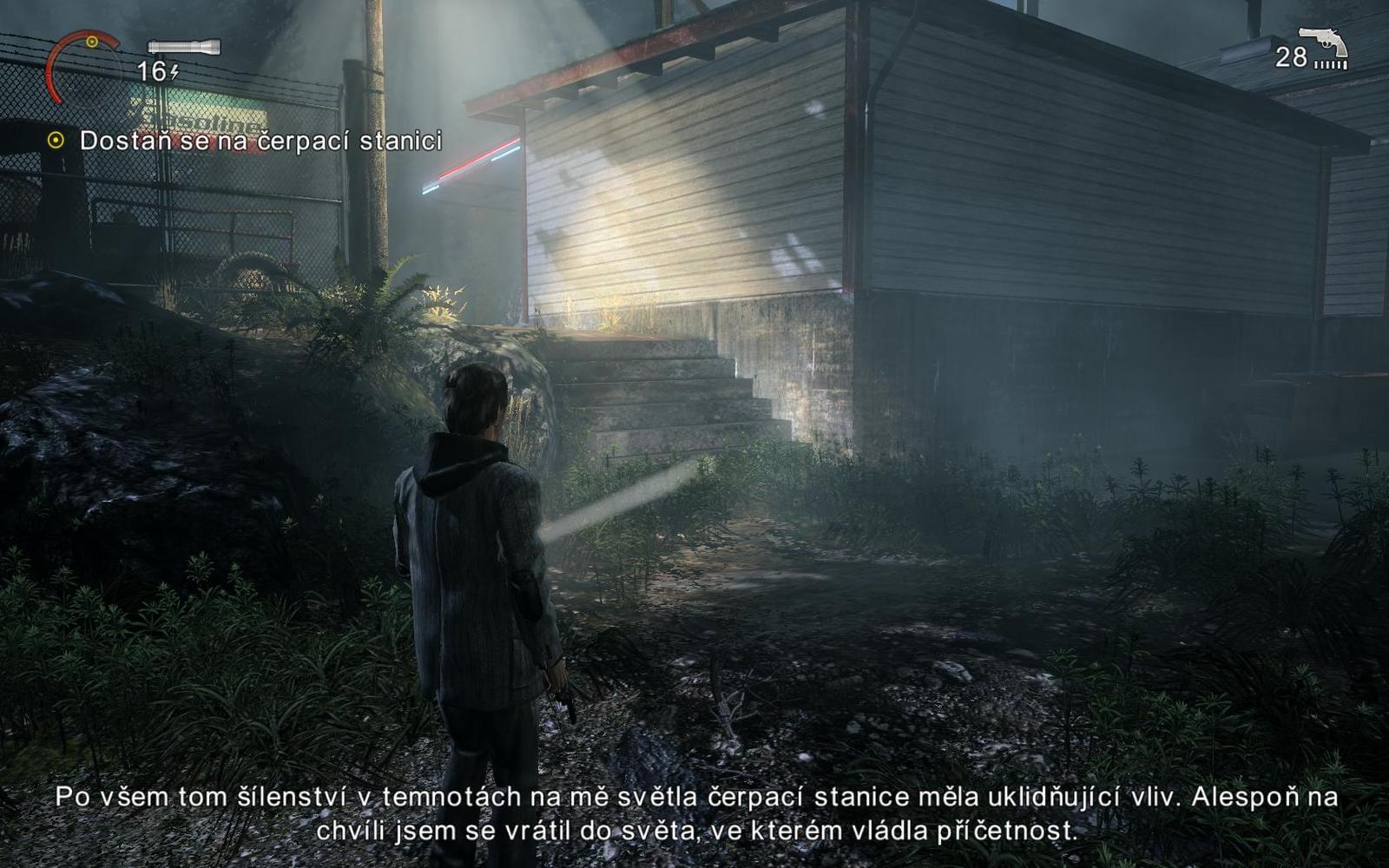Click the last bullet under the revolver
This screenshot has height=868, width=1389.
click(x=1345, y=64)
